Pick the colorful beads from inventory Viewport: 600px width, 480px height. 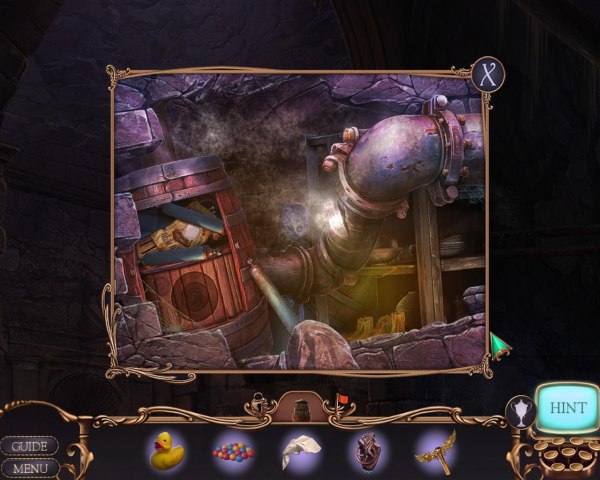pyautogui.click(x=232, y=451)
